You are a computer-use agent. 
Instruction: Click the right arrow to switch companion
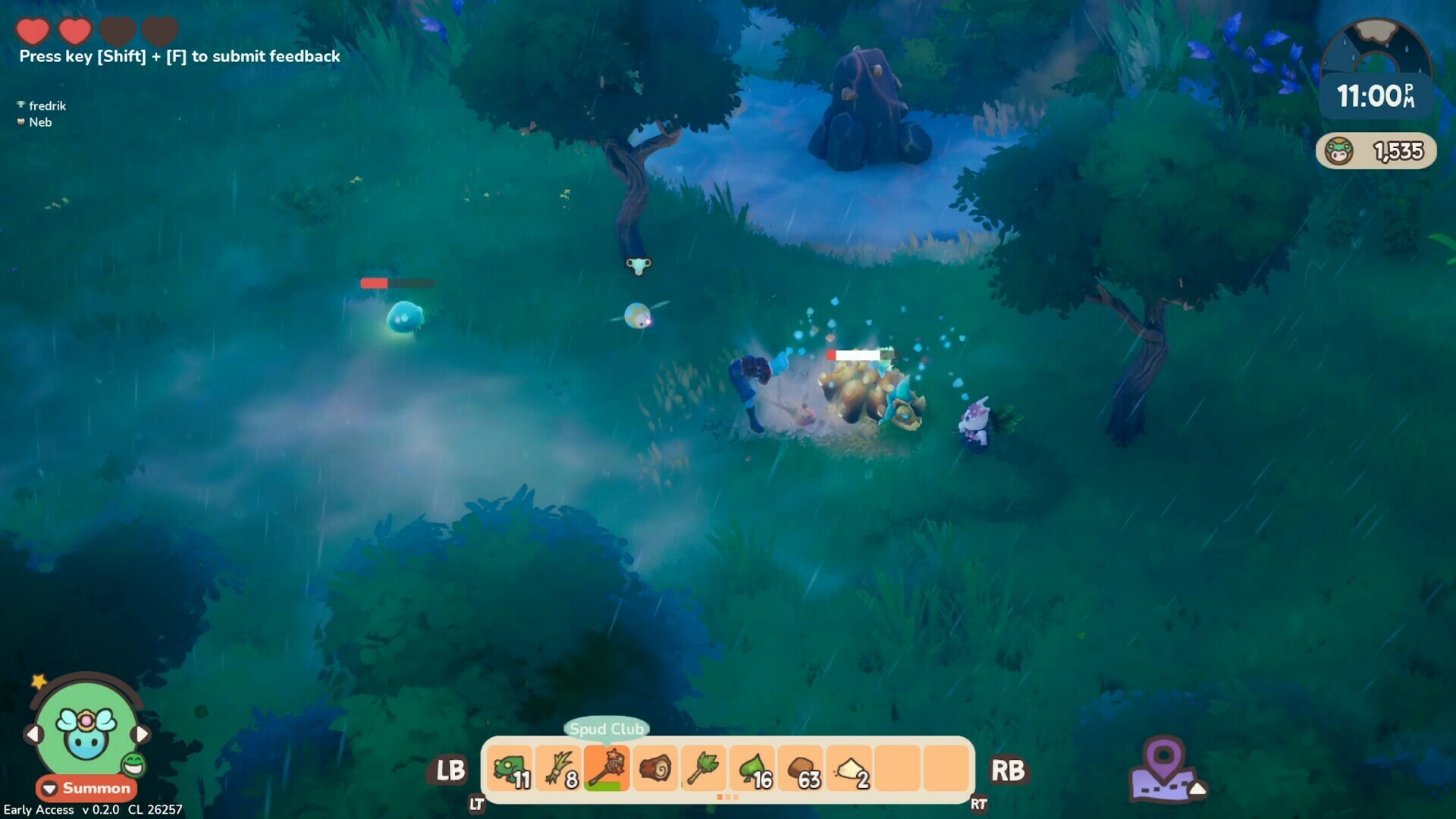click(x=144, y=733)
